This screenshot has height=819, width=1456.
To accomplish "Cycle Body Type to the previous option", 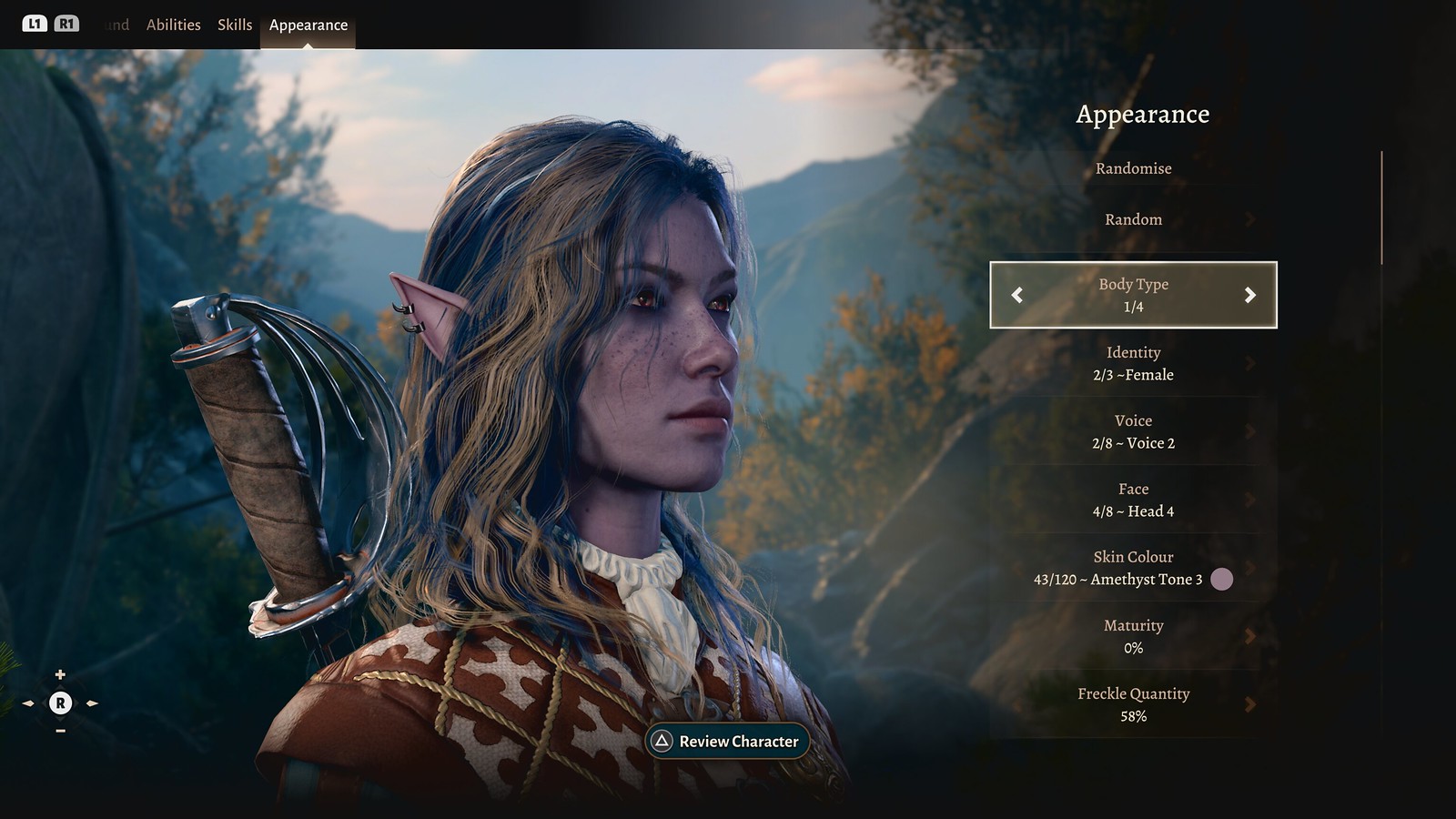I will coord(1017,295).
